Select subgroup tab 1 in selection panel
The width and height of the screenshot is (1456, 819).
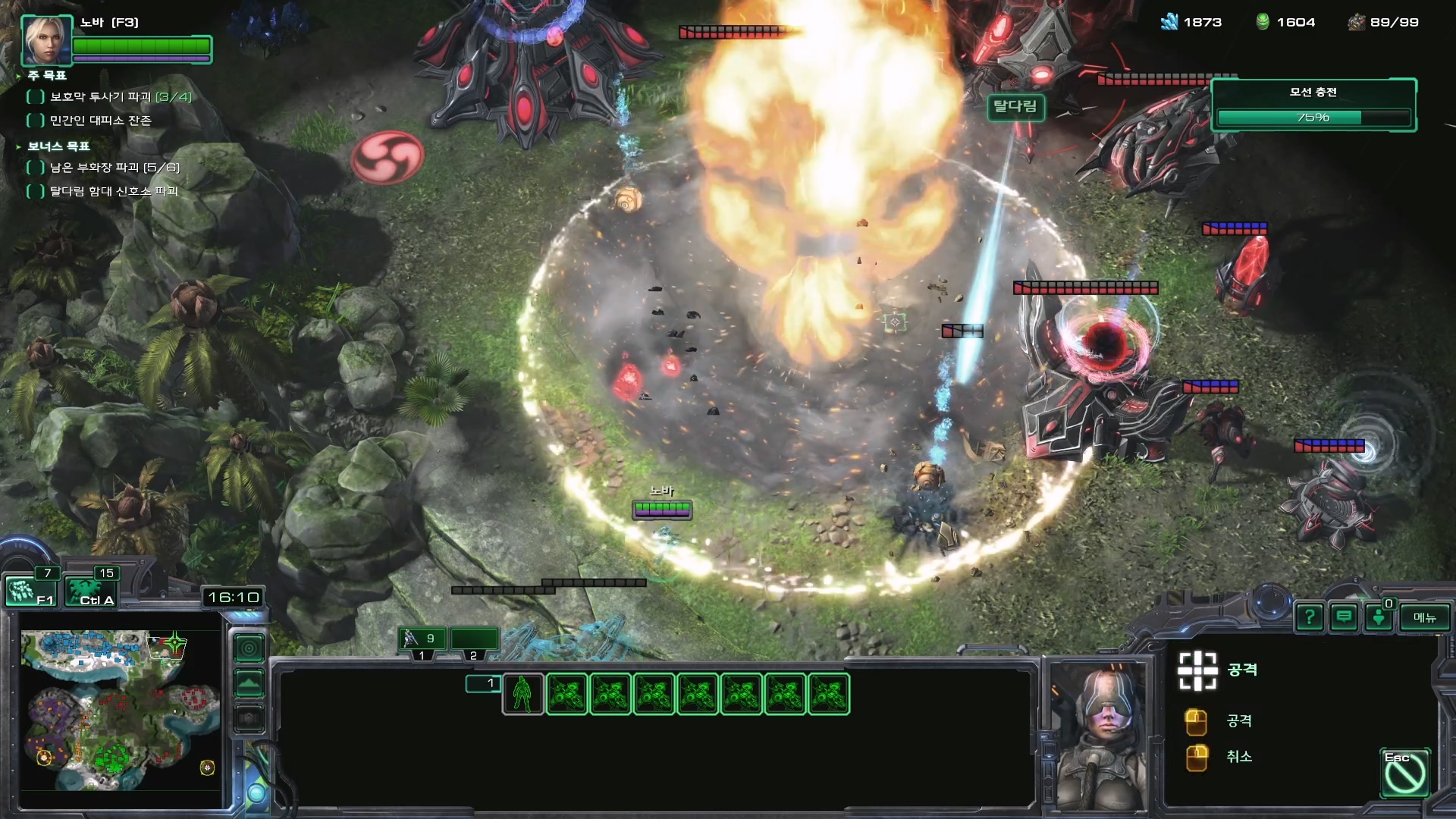483,683
